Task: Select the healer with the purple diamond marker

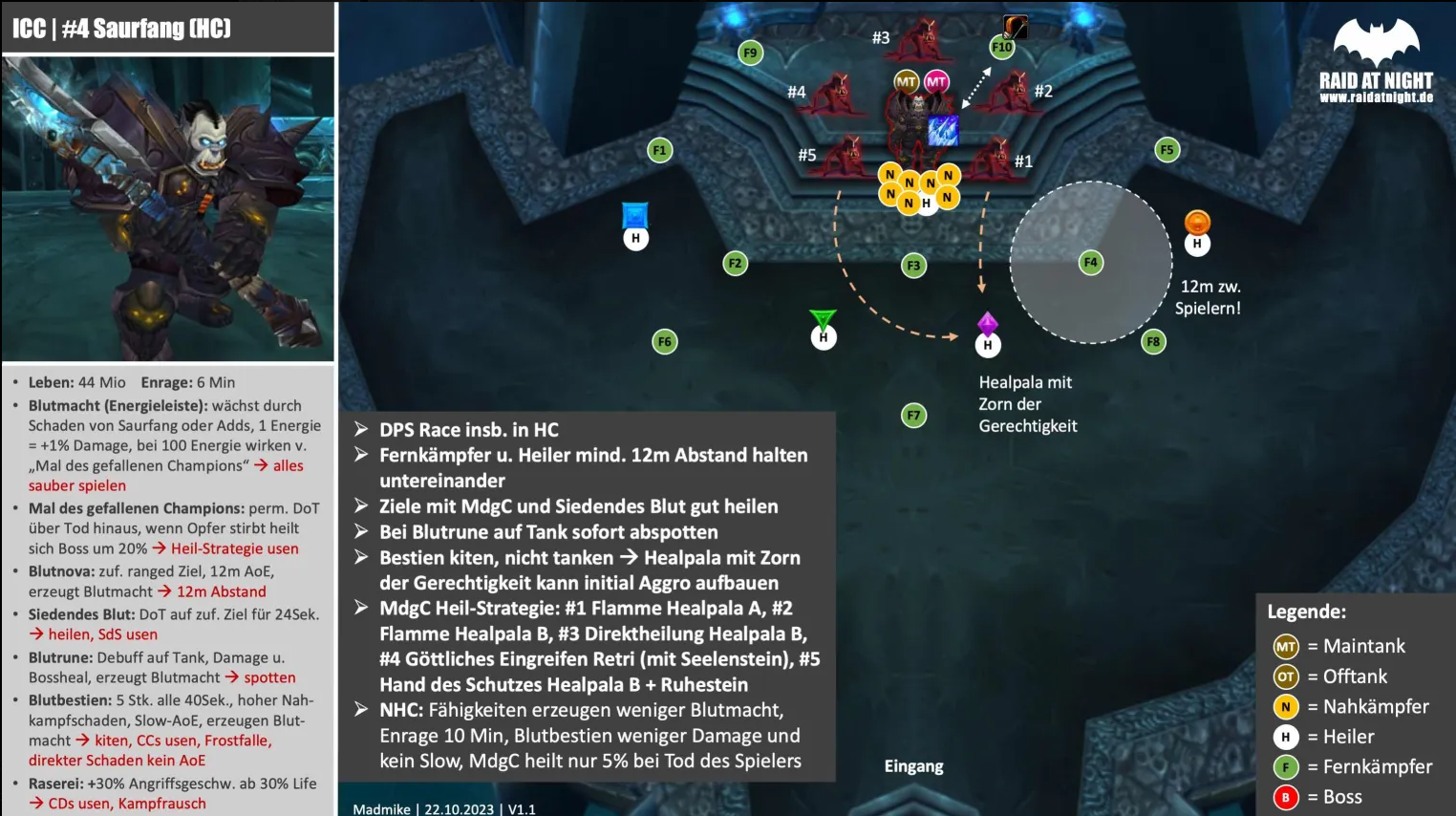Action: 988,345
